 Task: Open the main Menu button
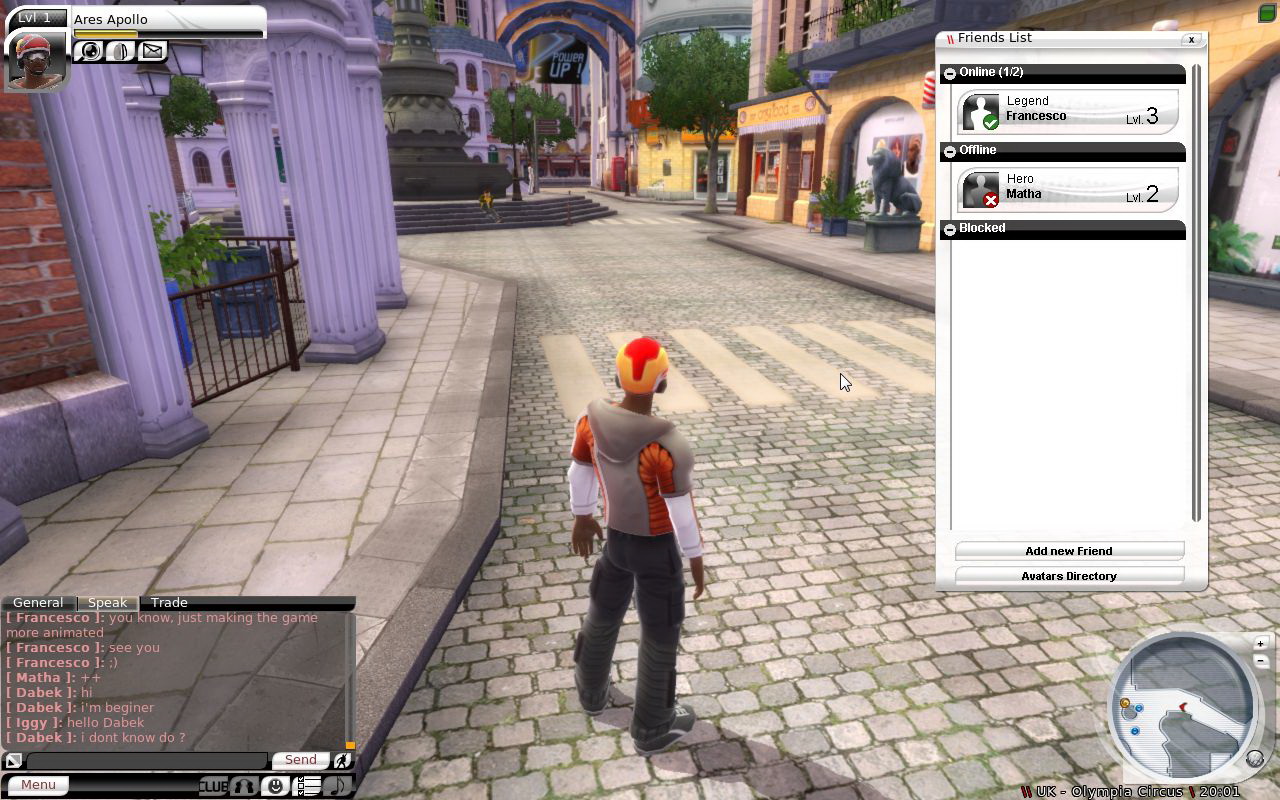pos(39,785)
